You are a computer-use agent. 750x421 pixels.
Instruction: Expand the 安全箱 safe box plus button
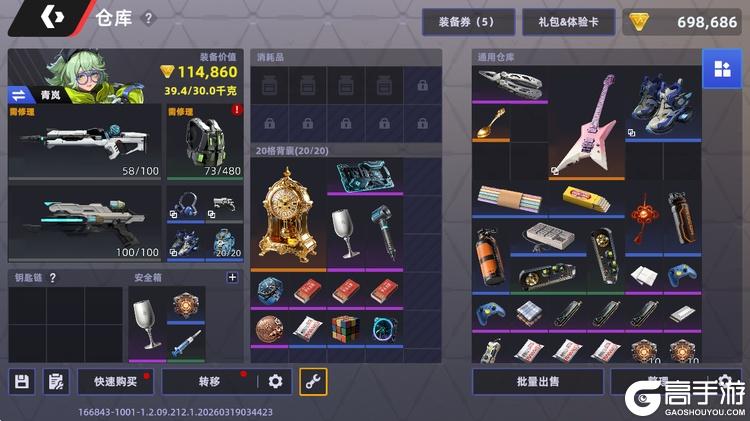(x=232, y=278)
